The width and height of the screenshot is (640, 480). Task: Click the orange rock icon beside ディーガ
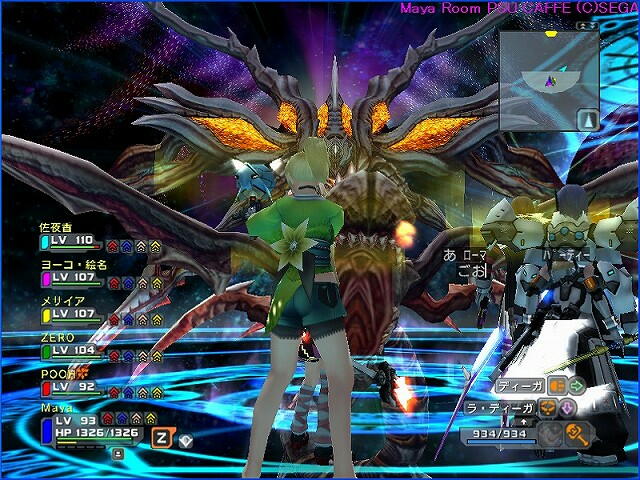[556, 385]
